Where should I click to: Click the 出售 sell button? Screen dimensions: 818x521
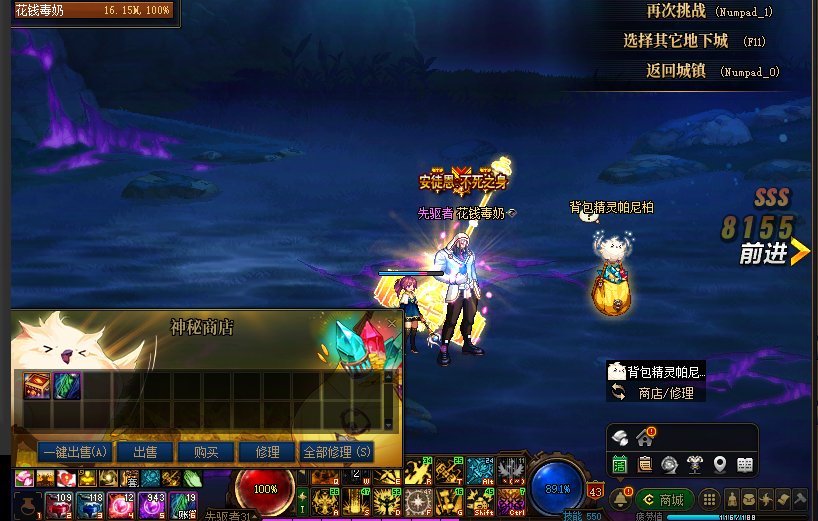144,452
